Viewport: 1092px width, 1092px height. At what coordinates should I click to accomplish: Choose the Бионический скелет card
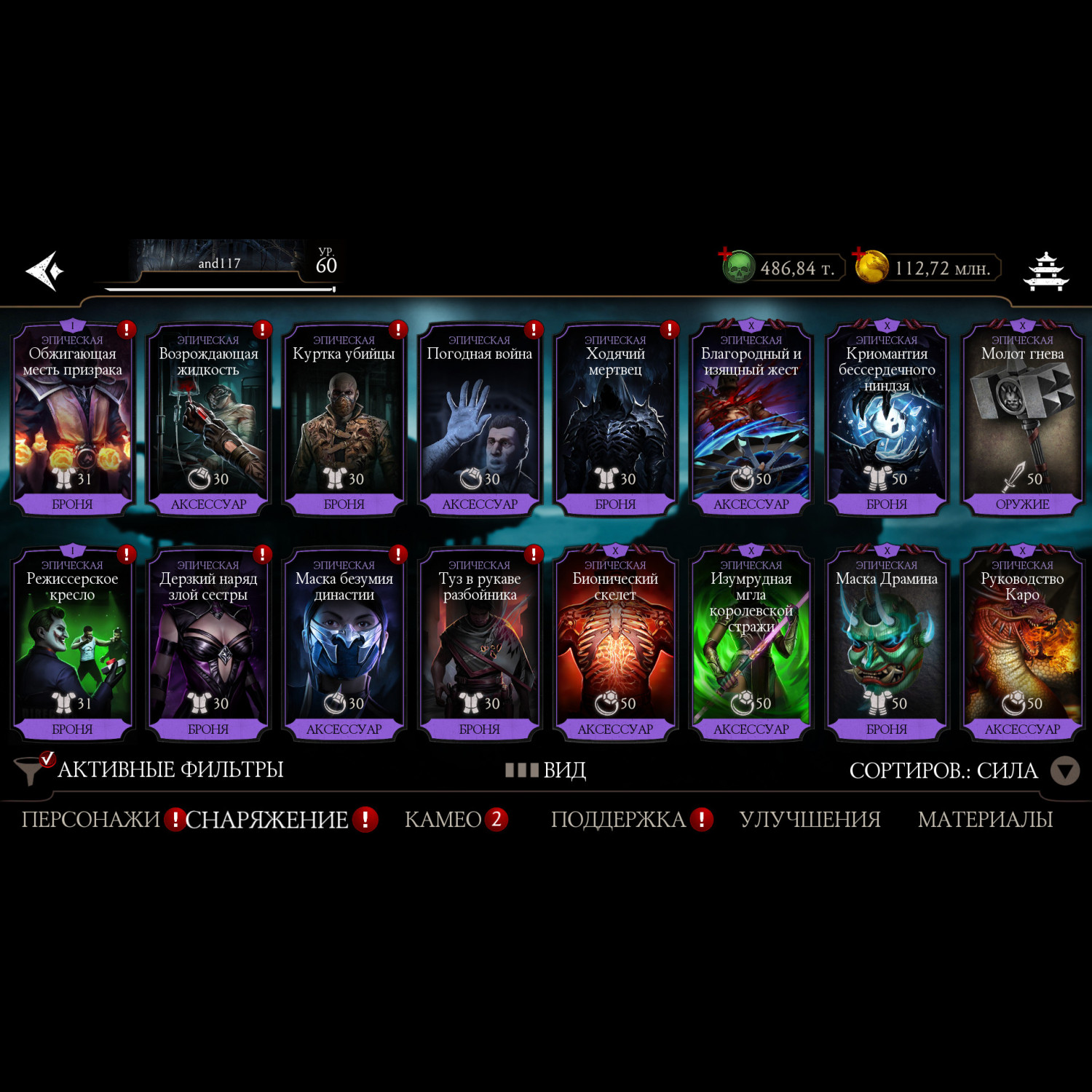[x=615, y=645]
